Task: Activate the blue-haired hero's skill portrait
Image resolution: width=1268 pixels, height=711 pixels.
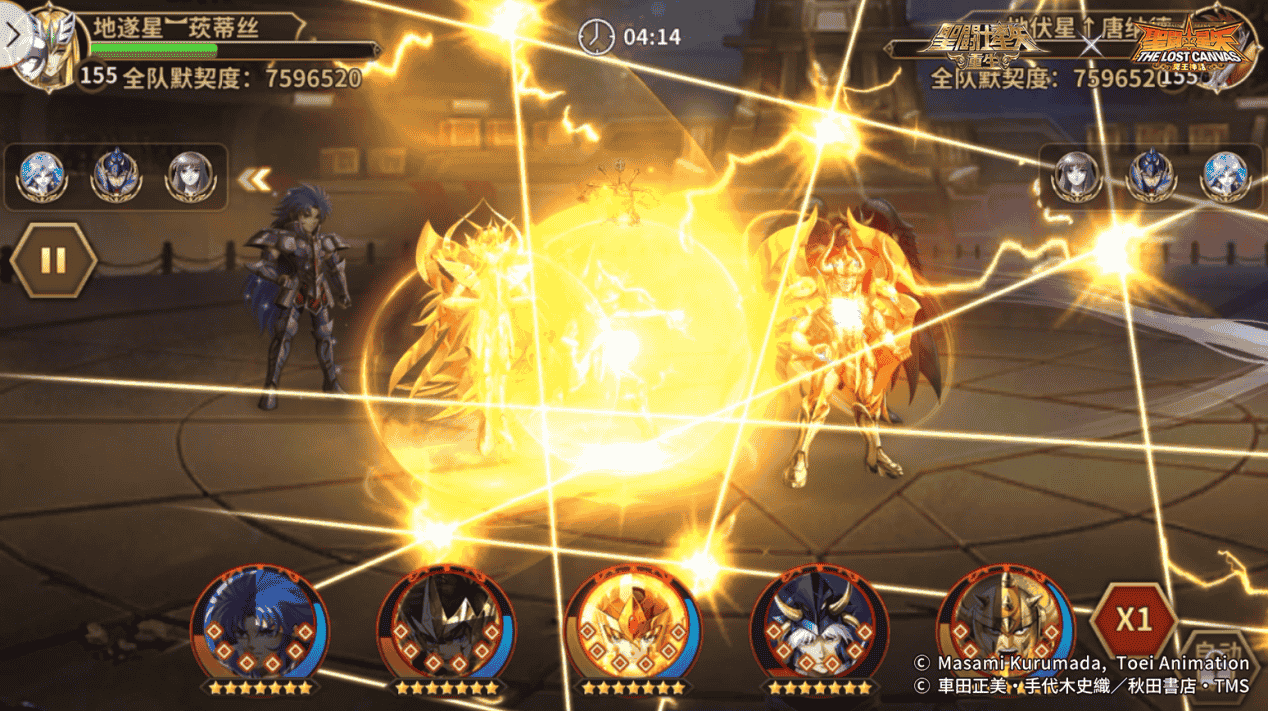Action: pyautogui.click(x=259, y=623)
